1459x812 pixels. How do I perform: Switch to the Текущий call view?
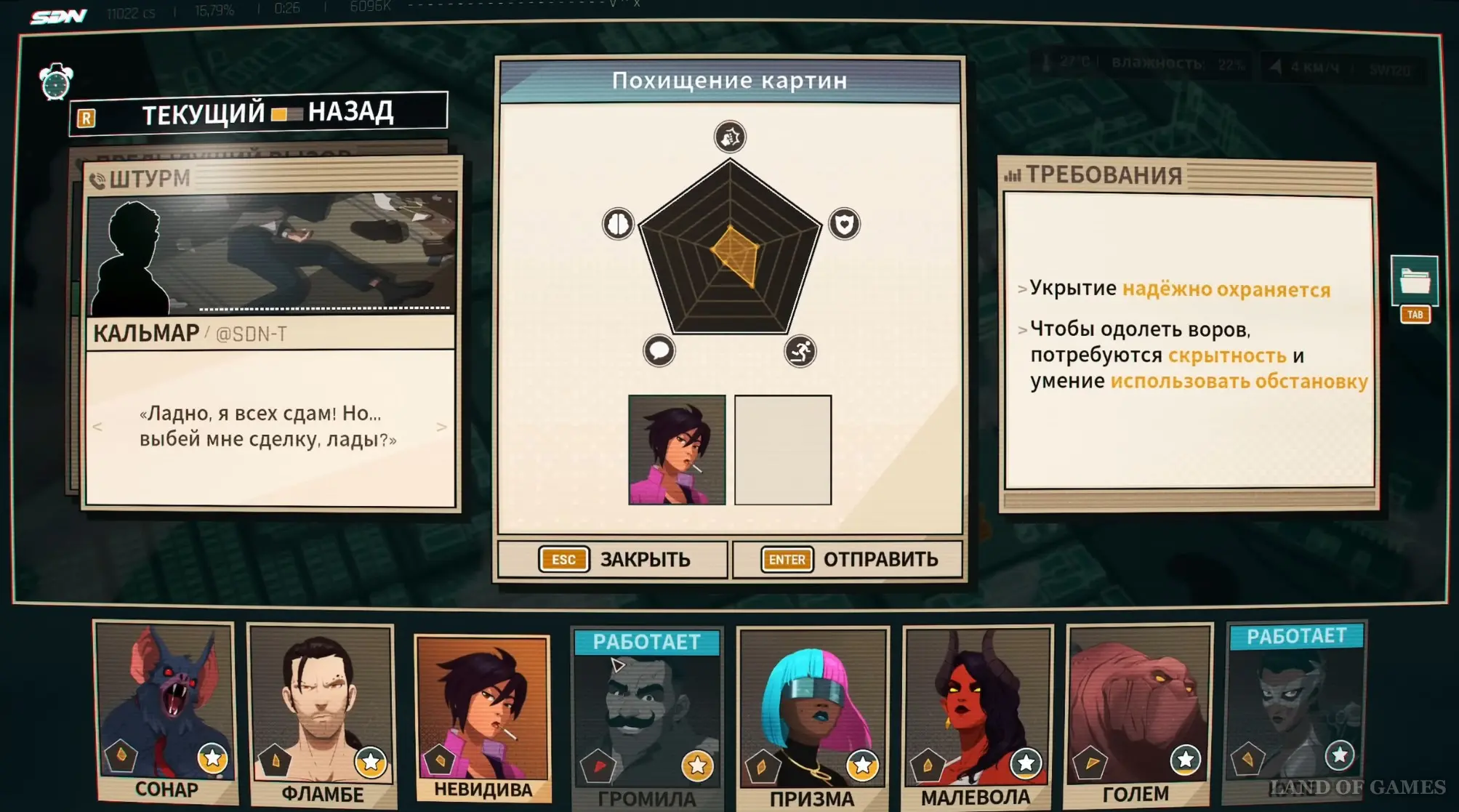(203, 115)
